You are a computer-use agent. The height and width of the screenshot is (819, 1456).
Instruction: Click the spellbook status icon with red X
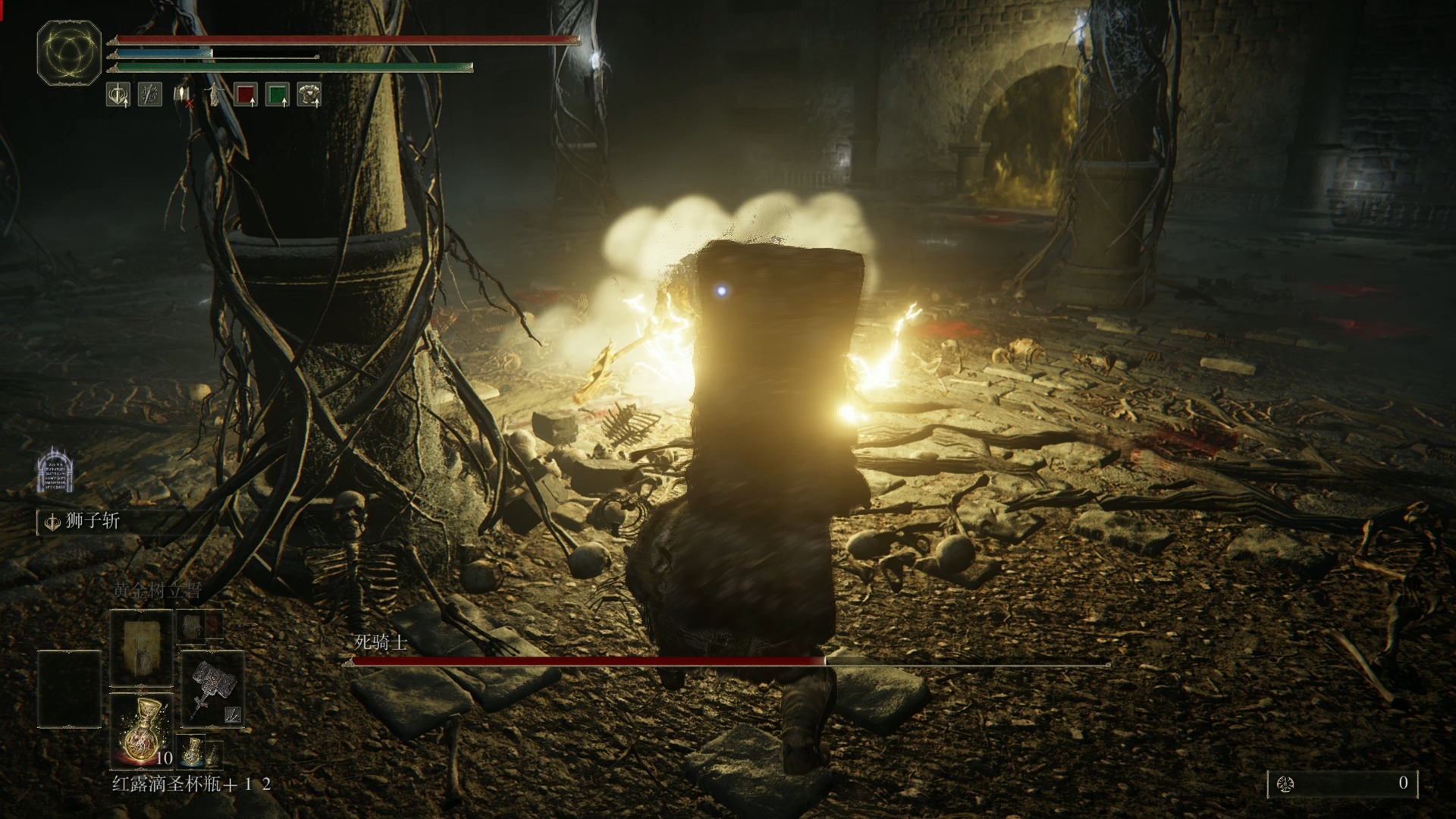point(183,96)
